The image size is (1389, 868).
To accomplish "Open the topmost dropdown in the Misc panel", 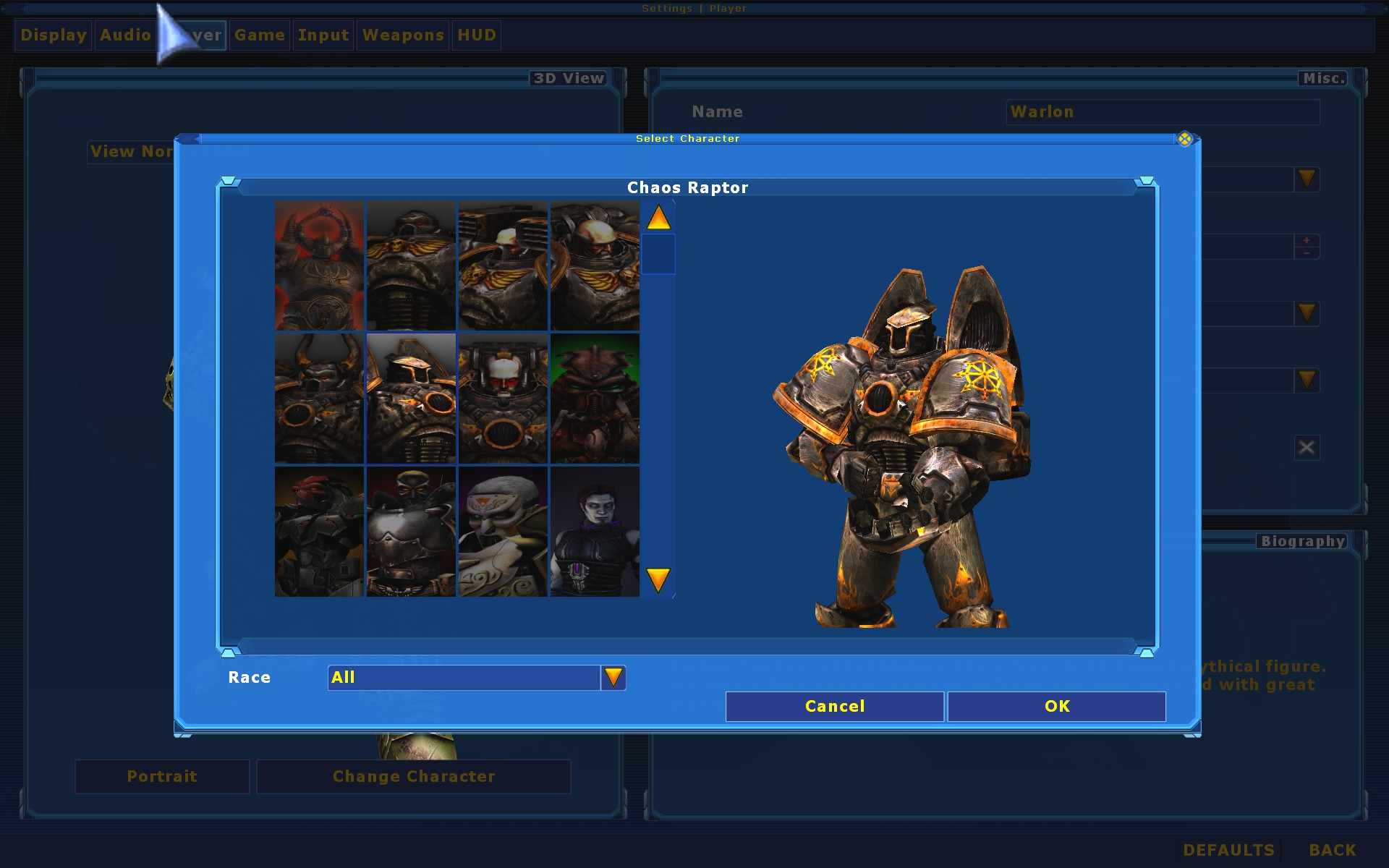I will tap(1307, 179).
